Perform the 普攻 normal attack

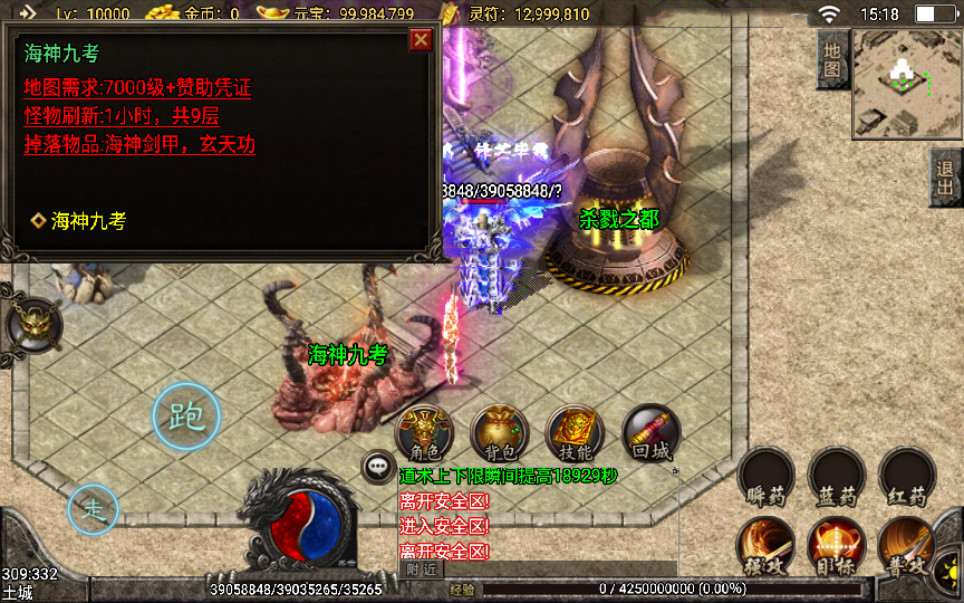pyautogui.click(x=906, y=546)
